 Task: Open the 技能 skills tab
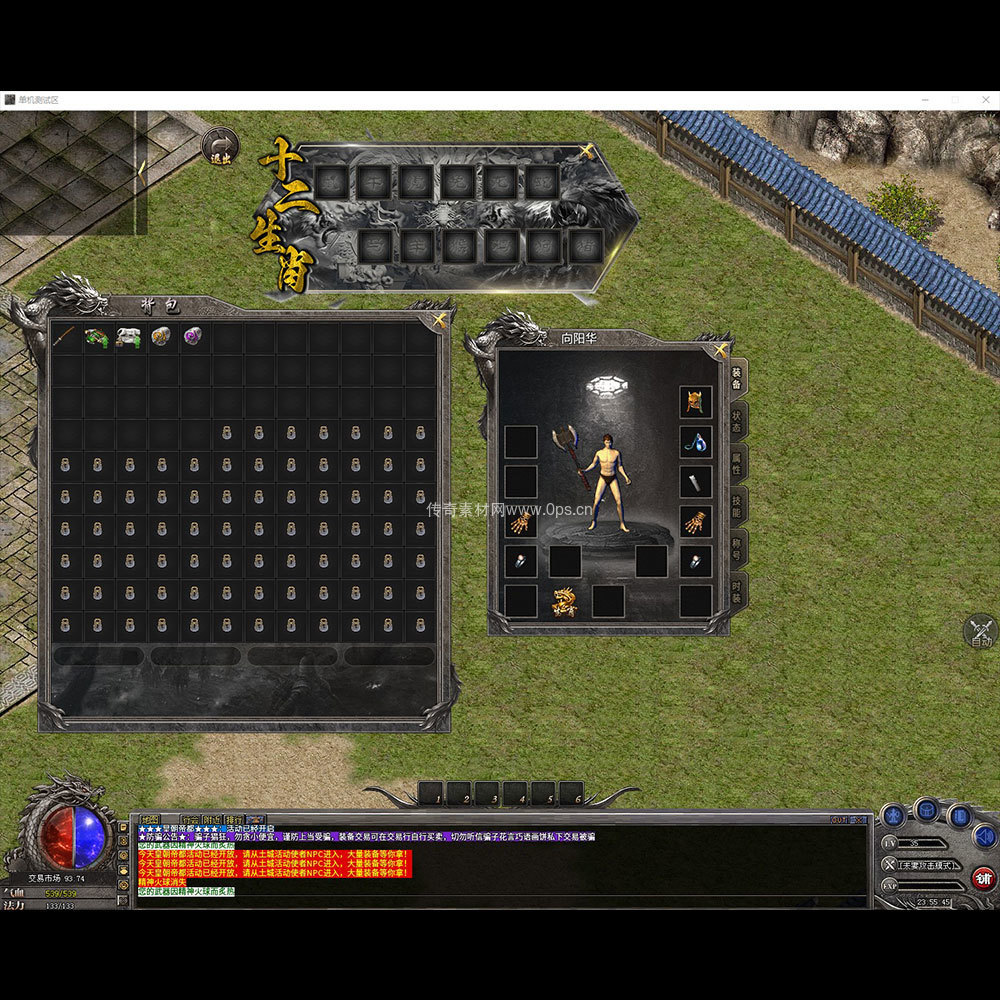[x=737, y=503]
